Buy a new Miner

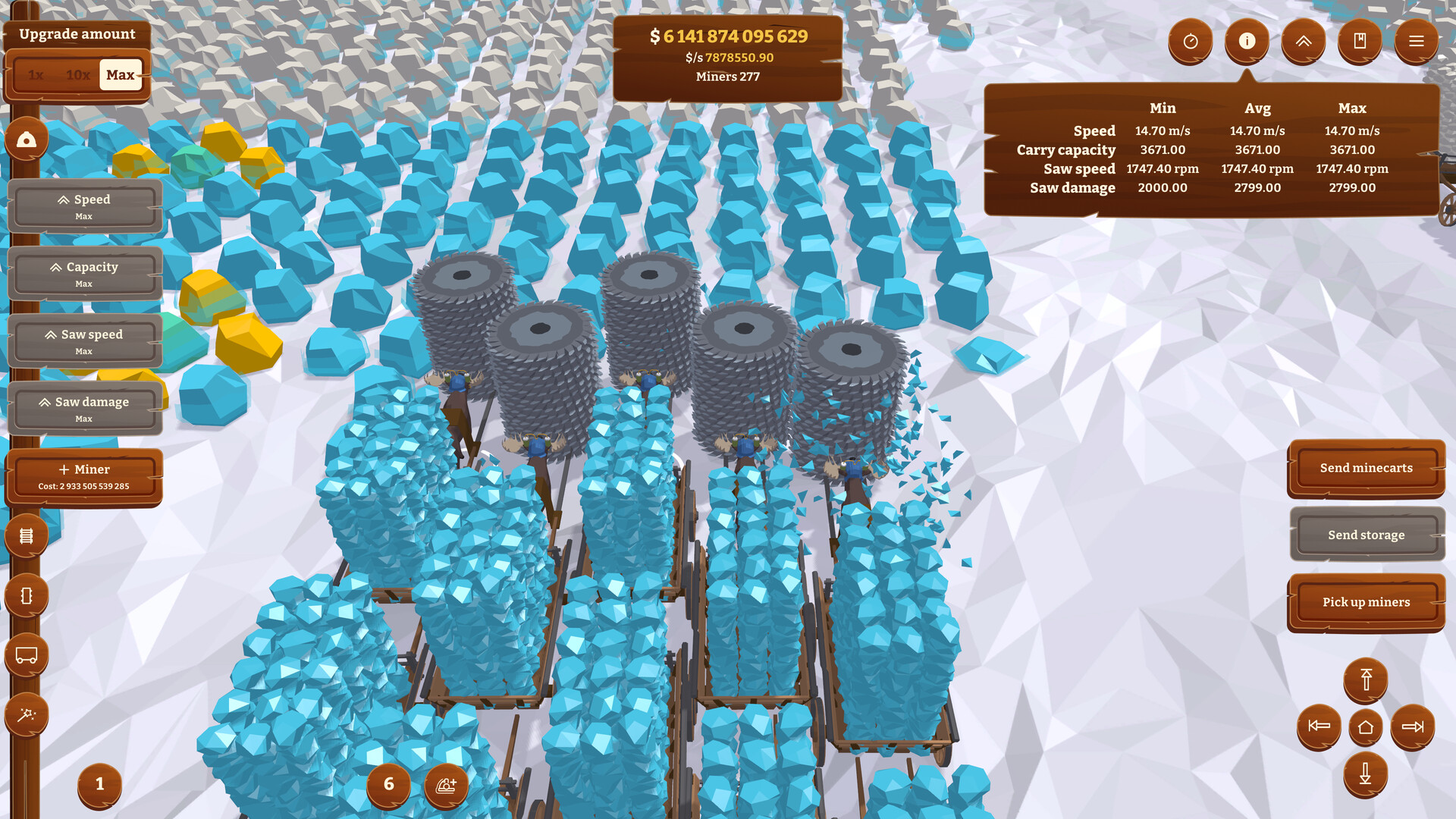coord(84,476)
